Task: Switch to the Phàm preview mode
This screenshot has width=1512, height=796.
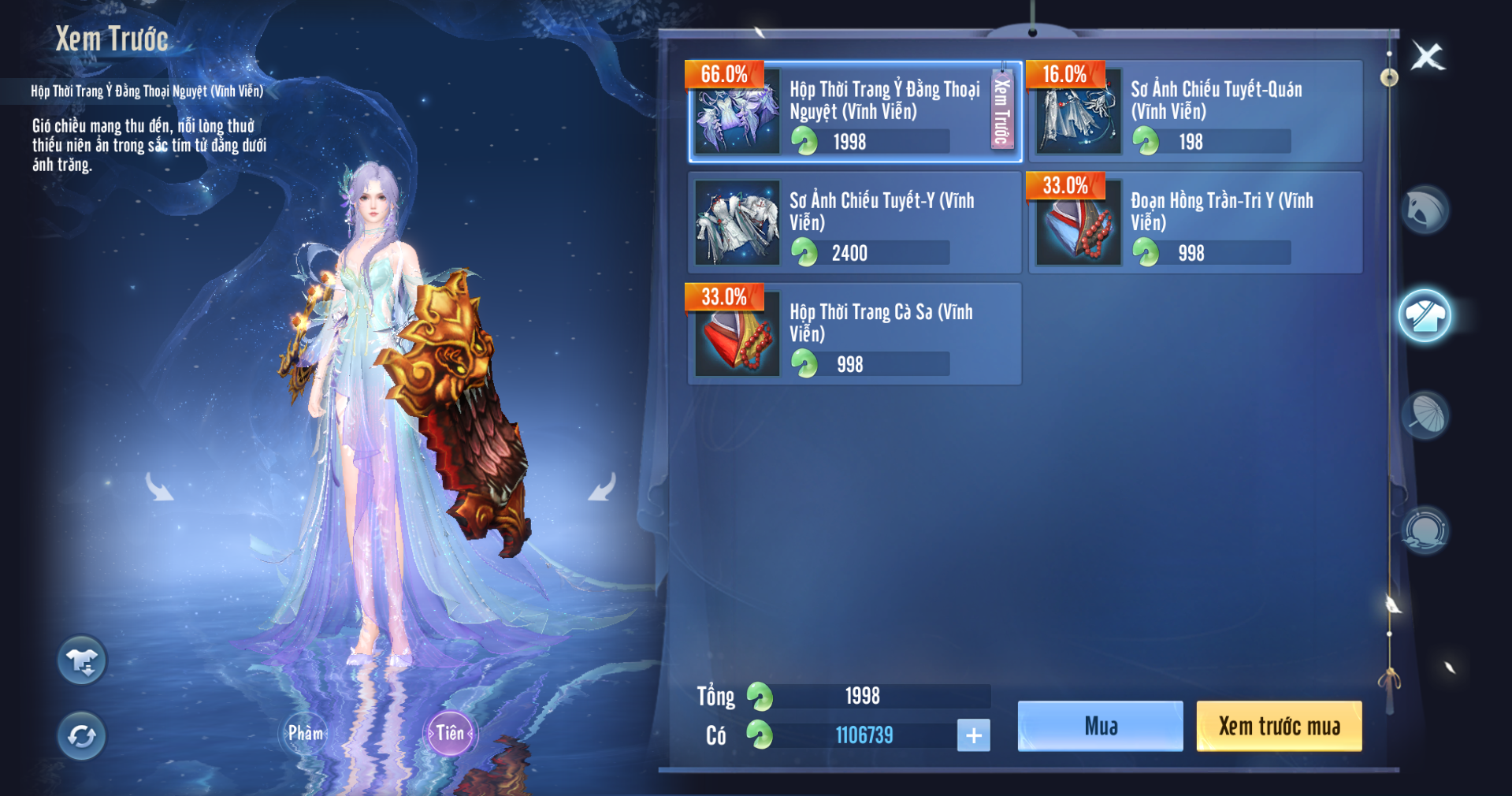Action: [x=305, y=734]
